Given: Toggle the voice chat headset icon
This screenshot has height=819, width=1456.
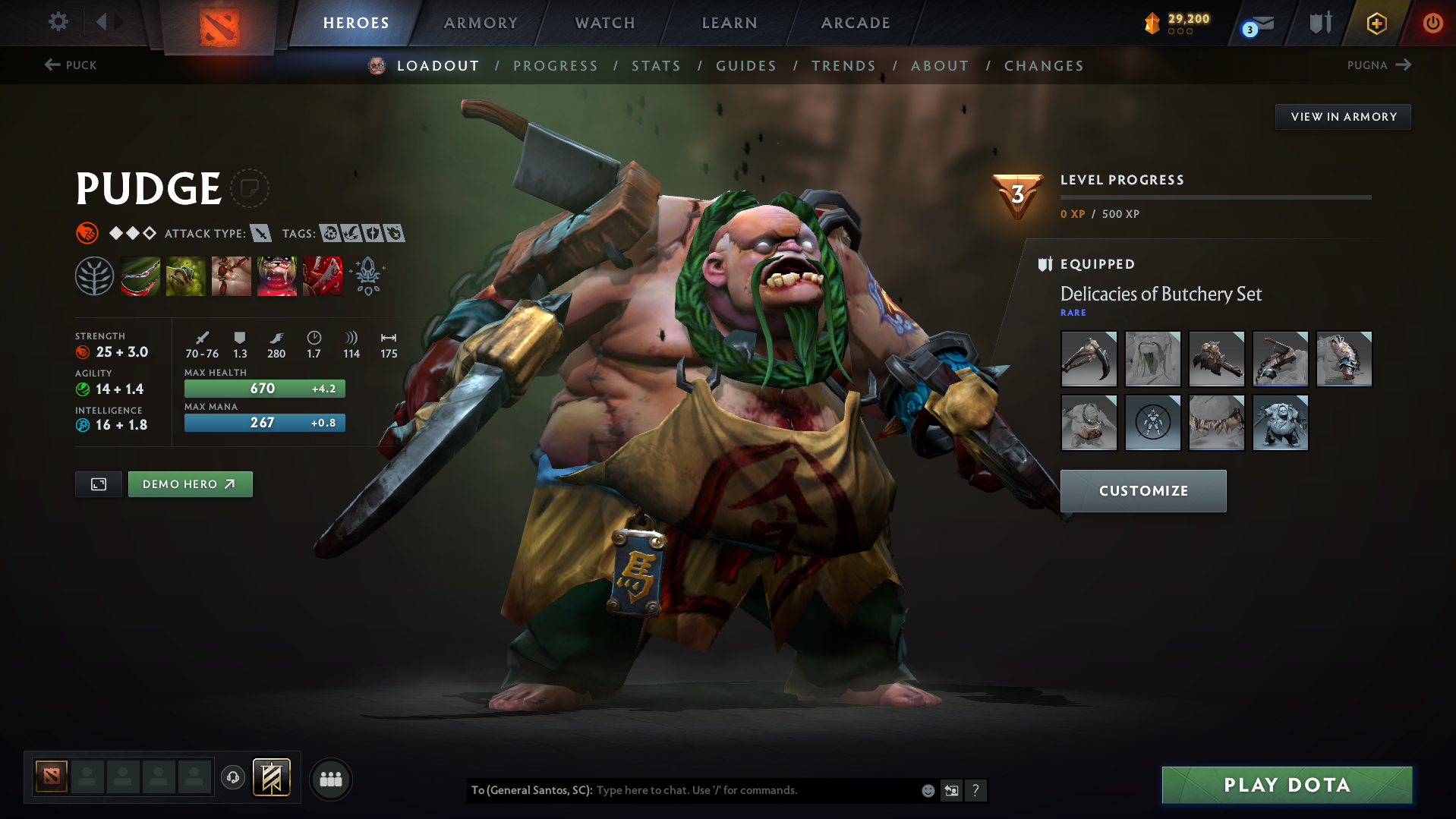Looking at the screenshot, I should 233,779.
